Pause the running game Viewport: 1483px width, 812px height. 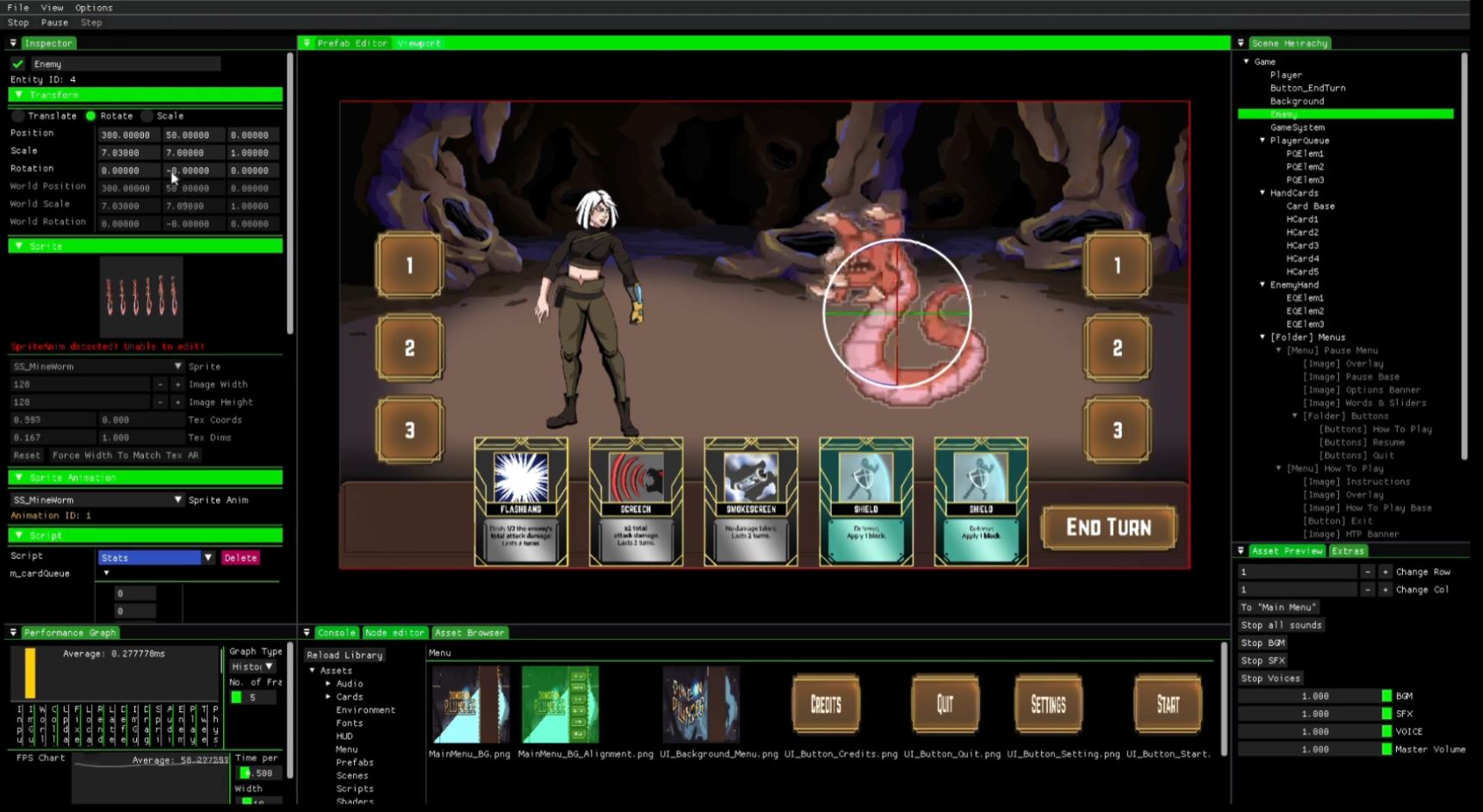point(54,22)
